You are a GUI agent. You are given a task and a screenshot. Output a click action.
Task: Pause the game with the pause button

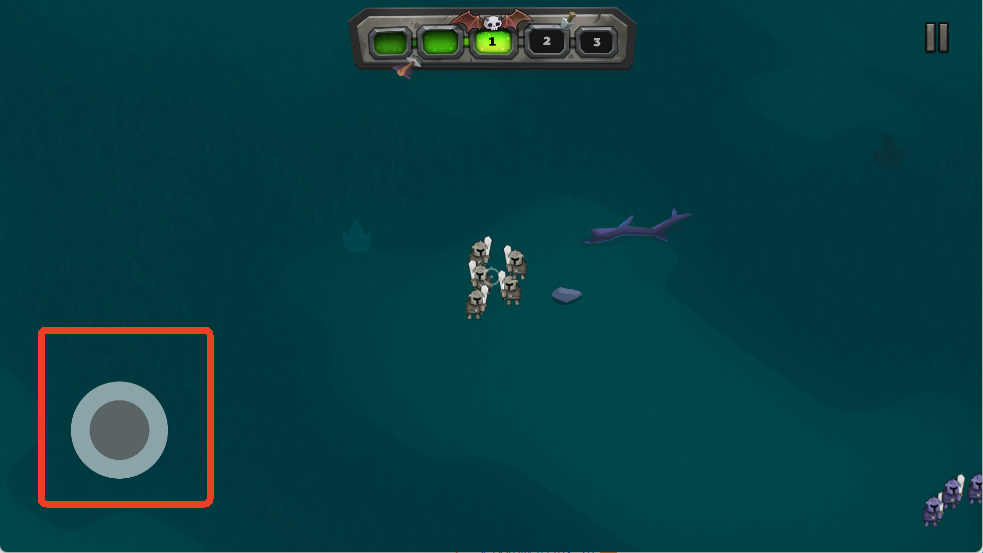coord(936,37)
